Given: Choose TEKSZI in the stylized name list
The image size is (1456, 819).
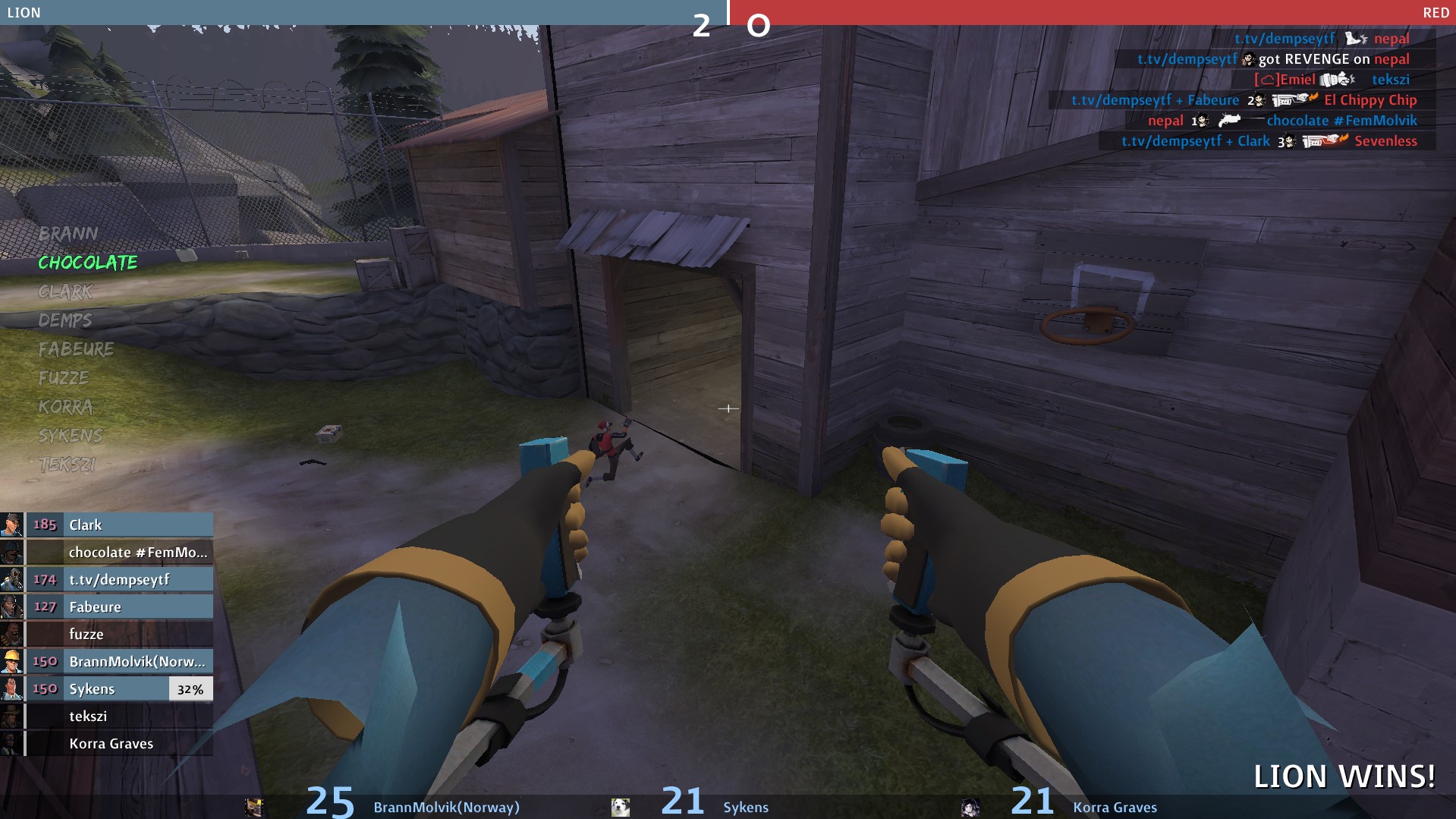Looking at the screenshot, I should coord(68,465).
